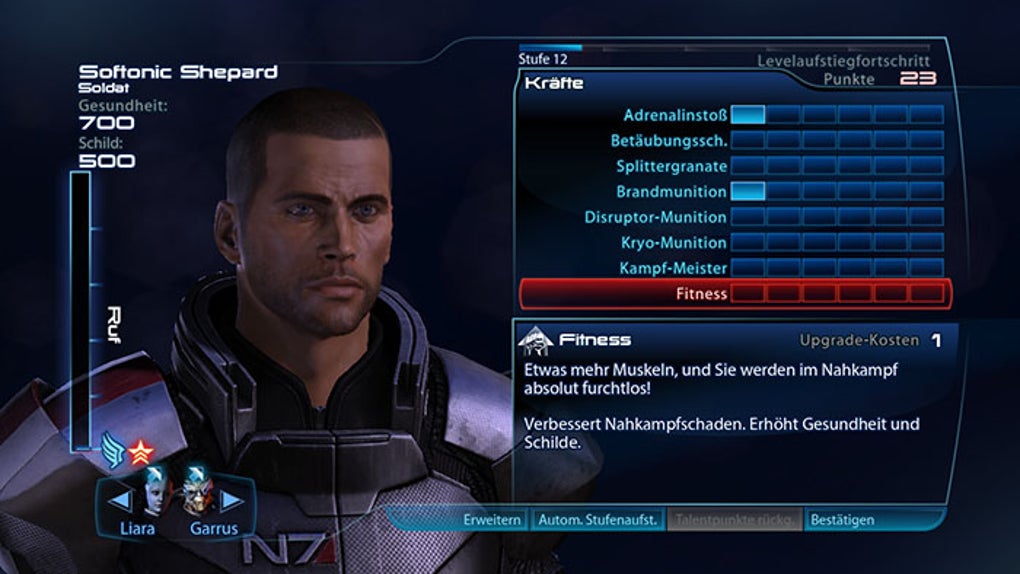This screenshot has width=1020, height=574.
Task: Select the Disruptor-Munition power
Action: (655, 217)
